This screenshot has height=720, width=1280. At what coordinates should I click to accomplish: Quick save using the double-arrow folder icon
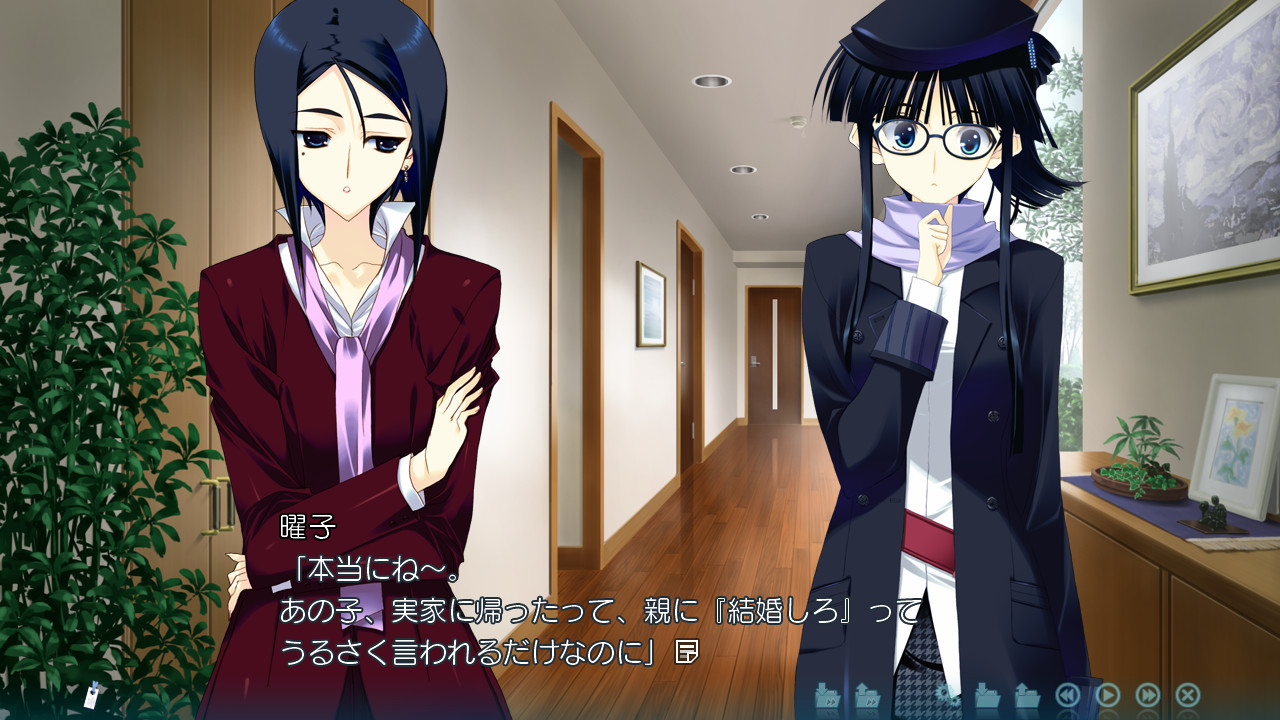828,697
